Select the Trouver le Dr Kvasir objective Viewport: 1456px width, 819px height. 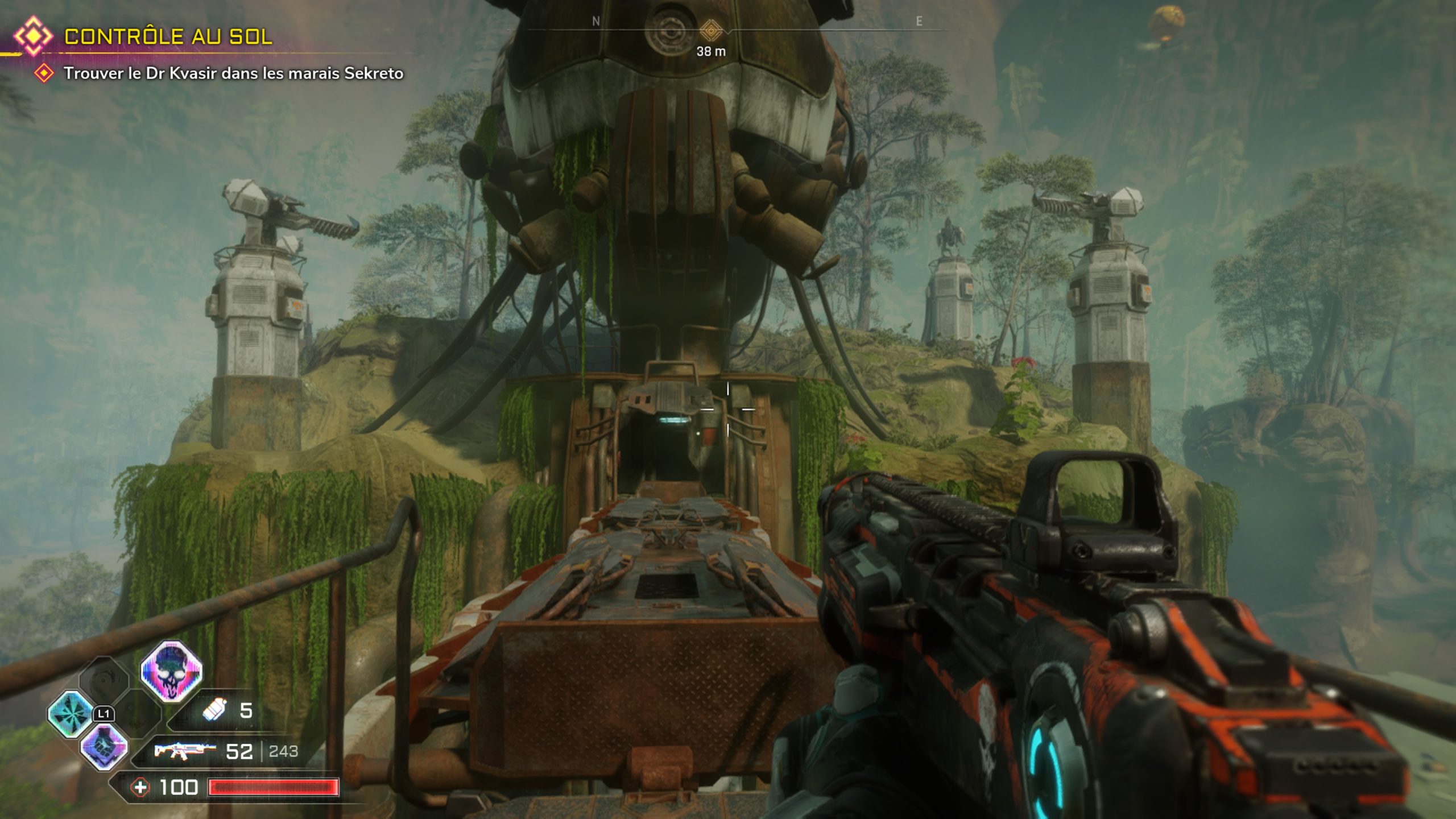(x=233, y=73)
